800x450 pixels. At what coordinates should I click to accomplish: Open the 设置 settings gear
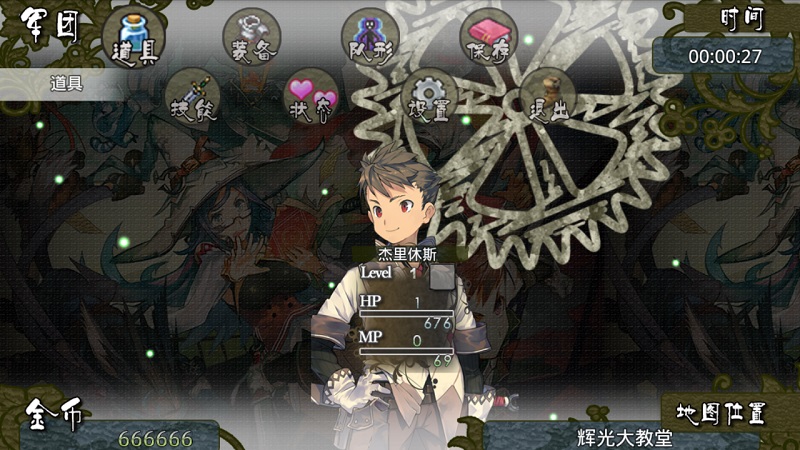[x=431, y=97]
